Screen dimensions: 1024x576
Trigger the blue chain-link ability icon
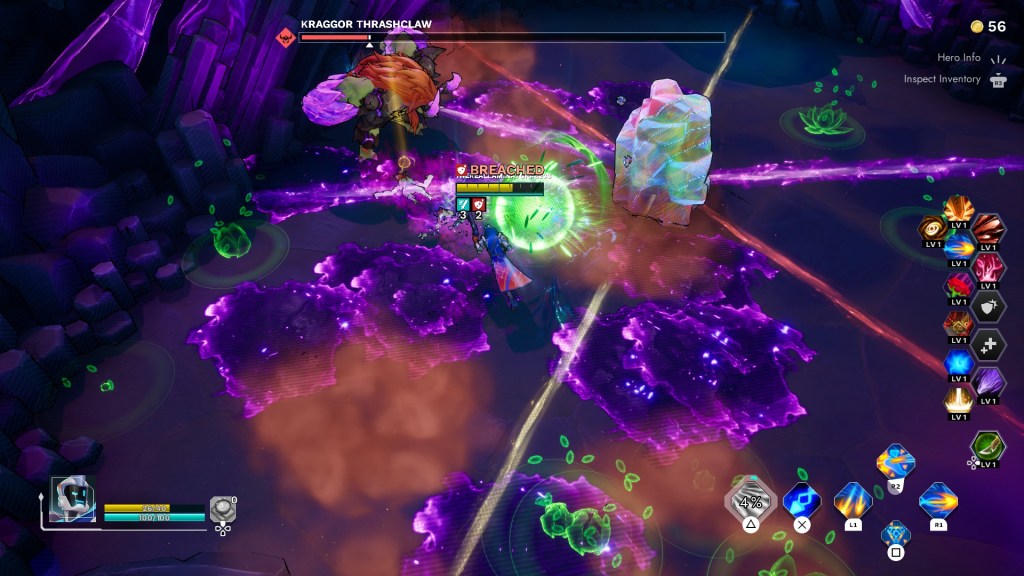click(x=801, y=500)
